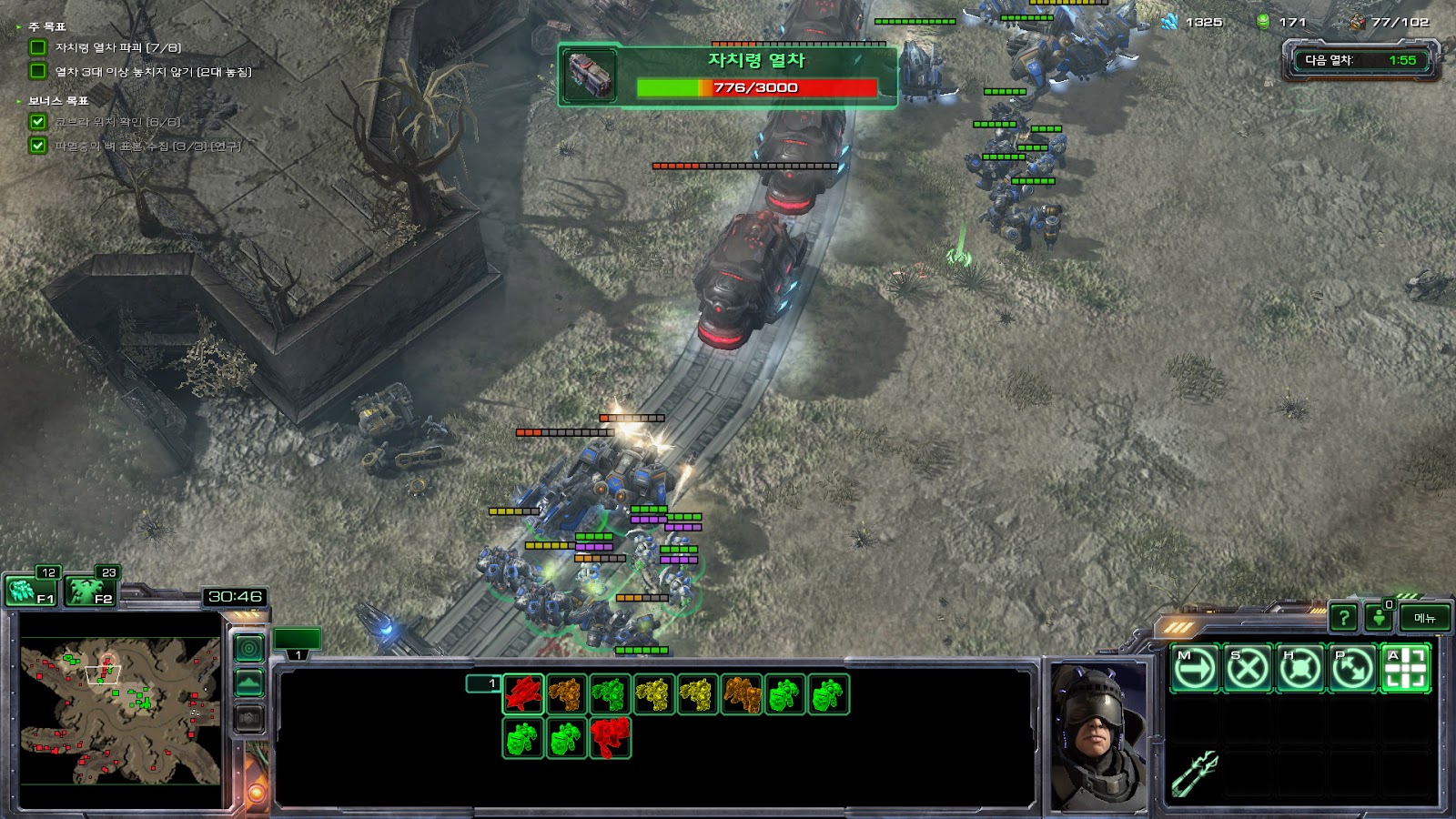
Task: Open the player icon button beside 메뉴
Action: [x=1380, y=618]
